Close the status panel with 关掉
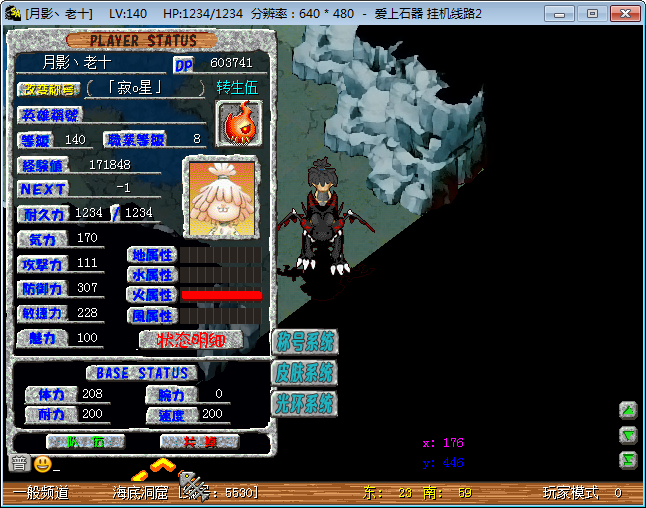 199,441
